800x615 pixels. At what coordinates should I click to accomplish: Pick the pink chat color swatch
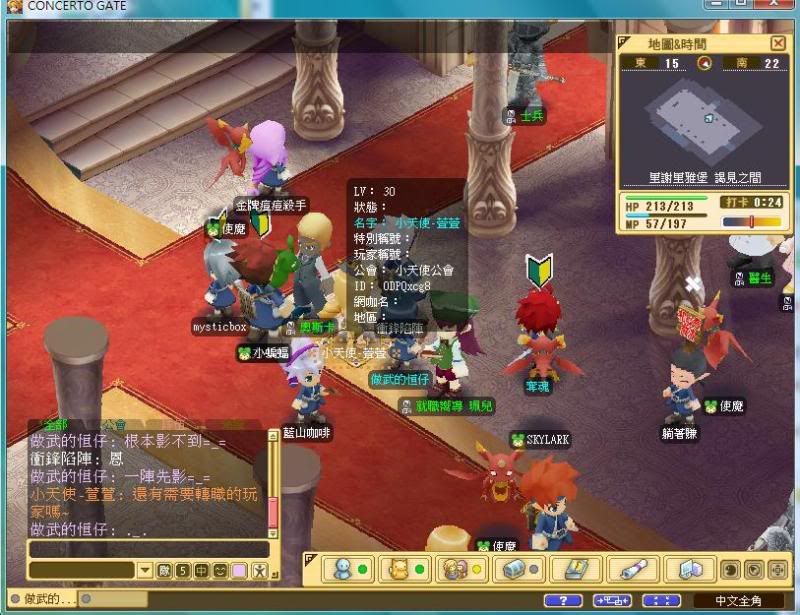[239, 571]
